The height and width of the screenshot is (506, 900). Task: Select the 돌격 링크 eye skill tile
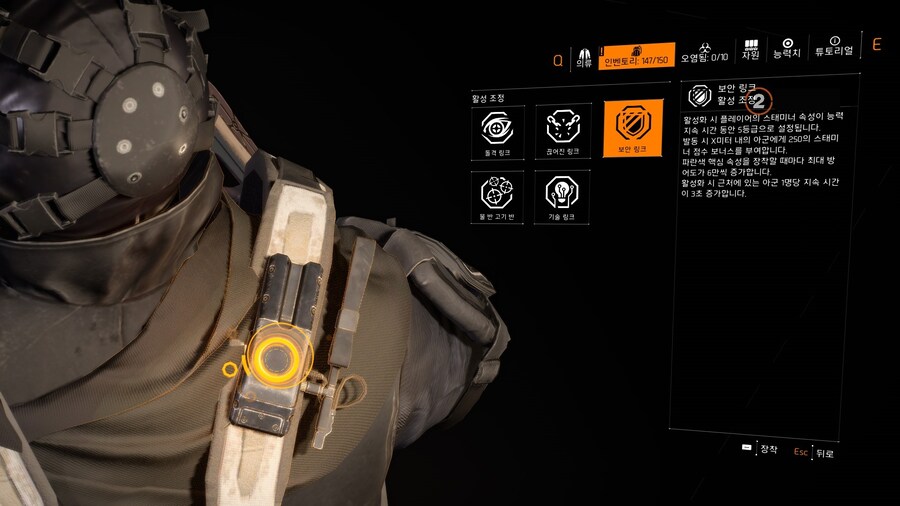pos(496,130)
